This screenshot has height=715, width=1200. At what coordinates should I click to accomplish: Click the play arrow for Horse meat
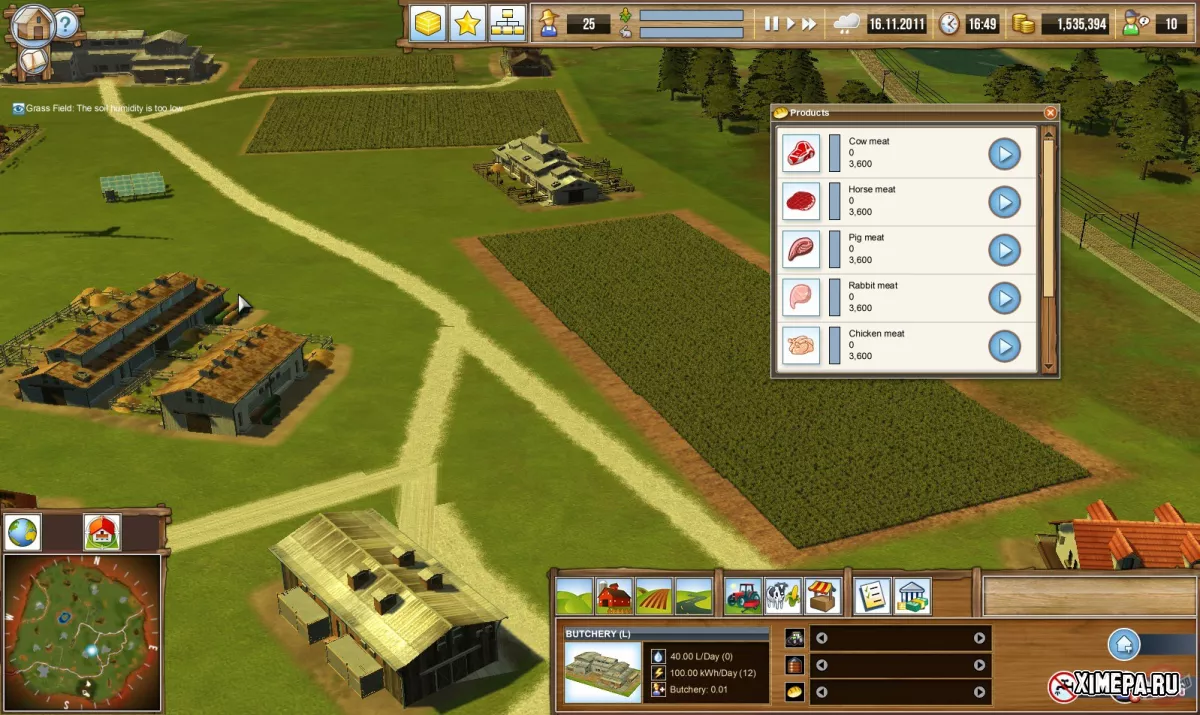click(x=1004, y=202)
